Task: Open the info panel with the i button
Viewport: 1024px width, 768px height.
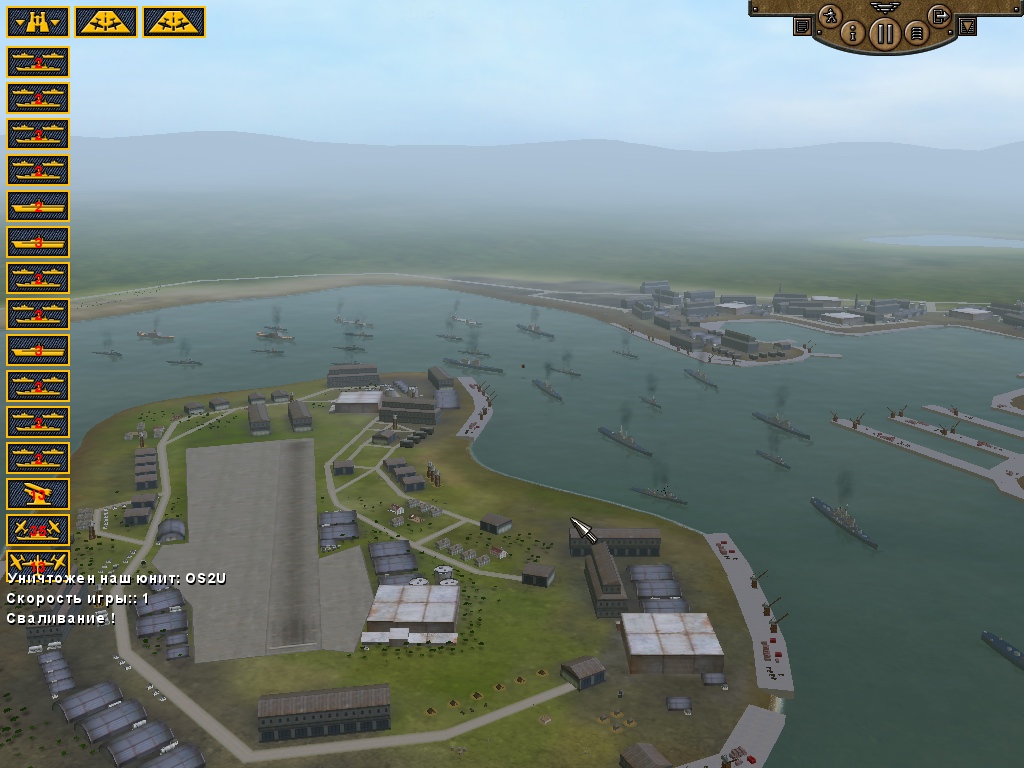Action: pyautogui.click(x=852, y=33)
